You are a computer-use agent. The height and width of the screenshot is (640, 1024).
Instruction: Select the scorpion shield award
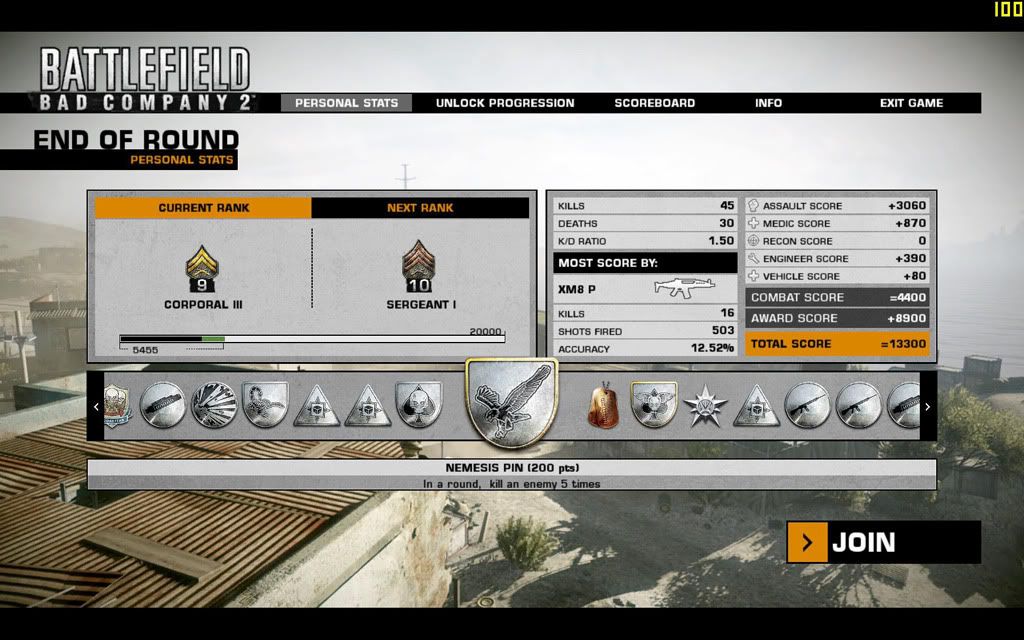(x=265, y=405)
